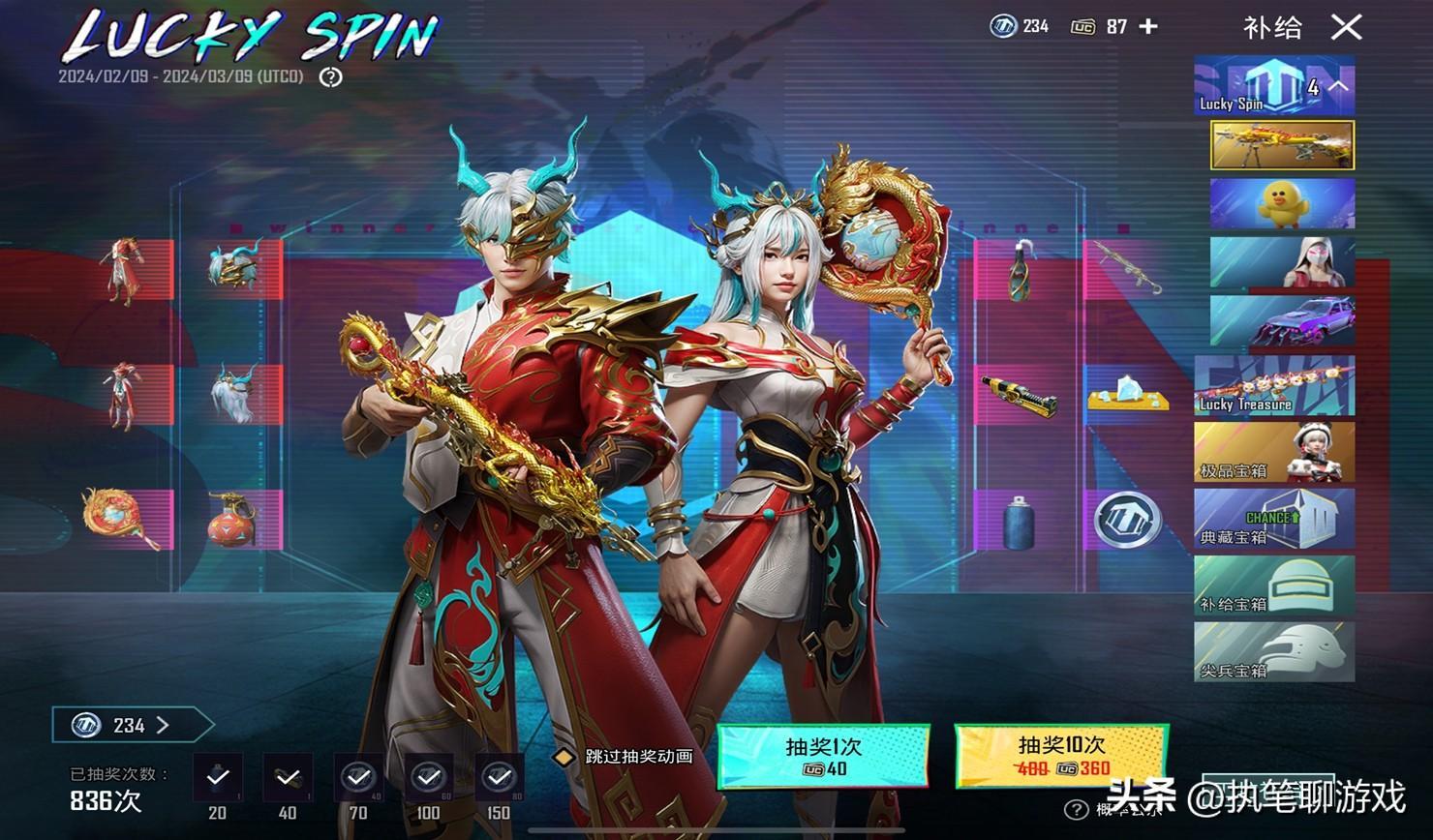1433x840 pixels.
Task: Select the masked red outfit spin banner
Action: coord(1282,262)
